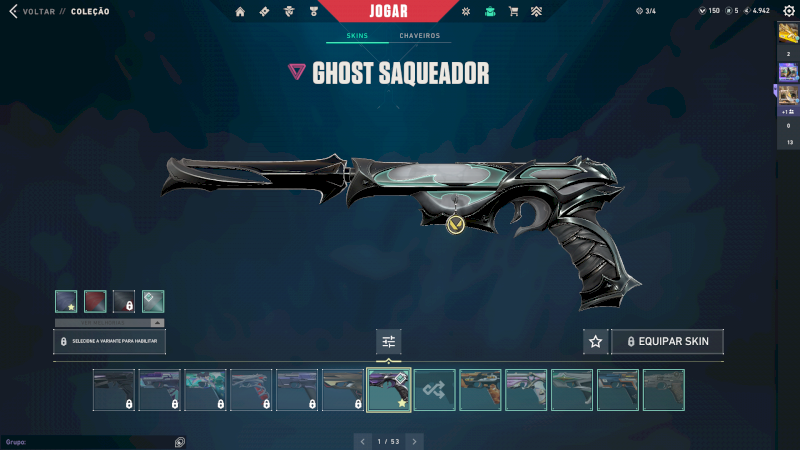Open the skin filter sliders button

coord(389,342)
